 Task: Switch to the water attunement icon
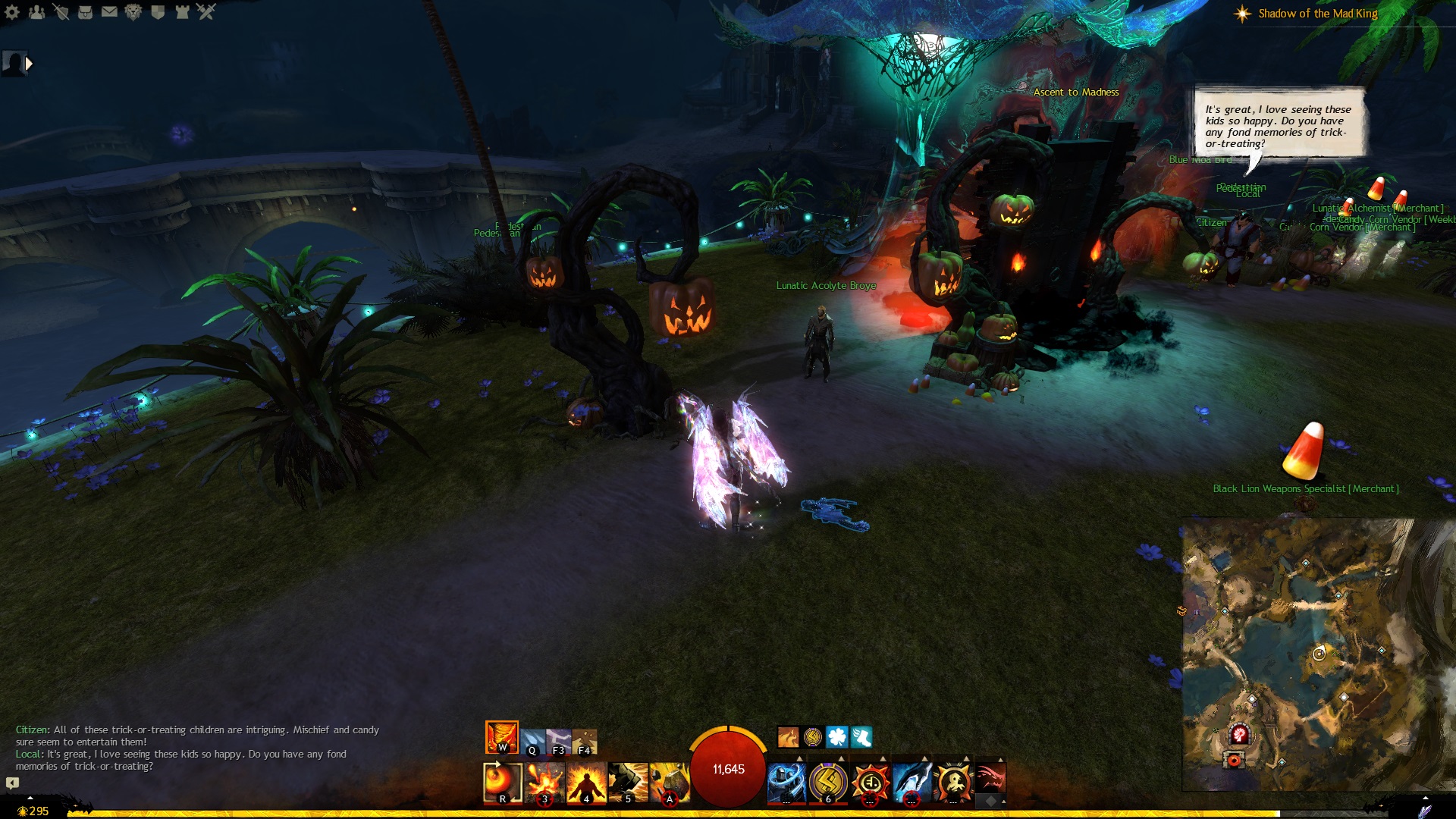532,742
